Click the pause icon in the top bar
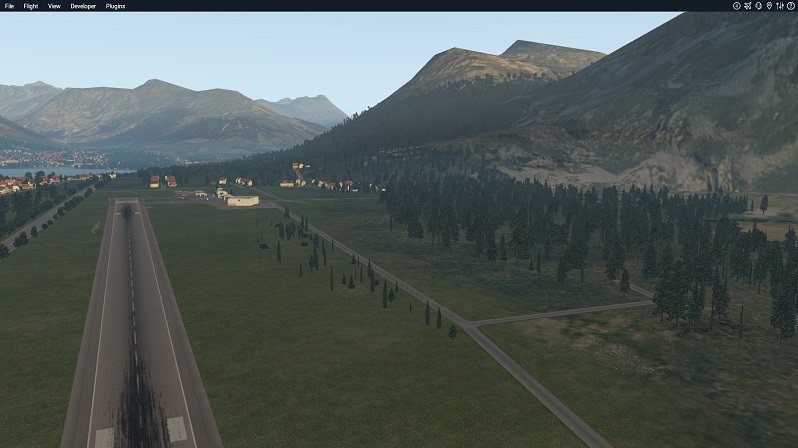This screenshot has width=798, height=448. click(x=736, y=6)
